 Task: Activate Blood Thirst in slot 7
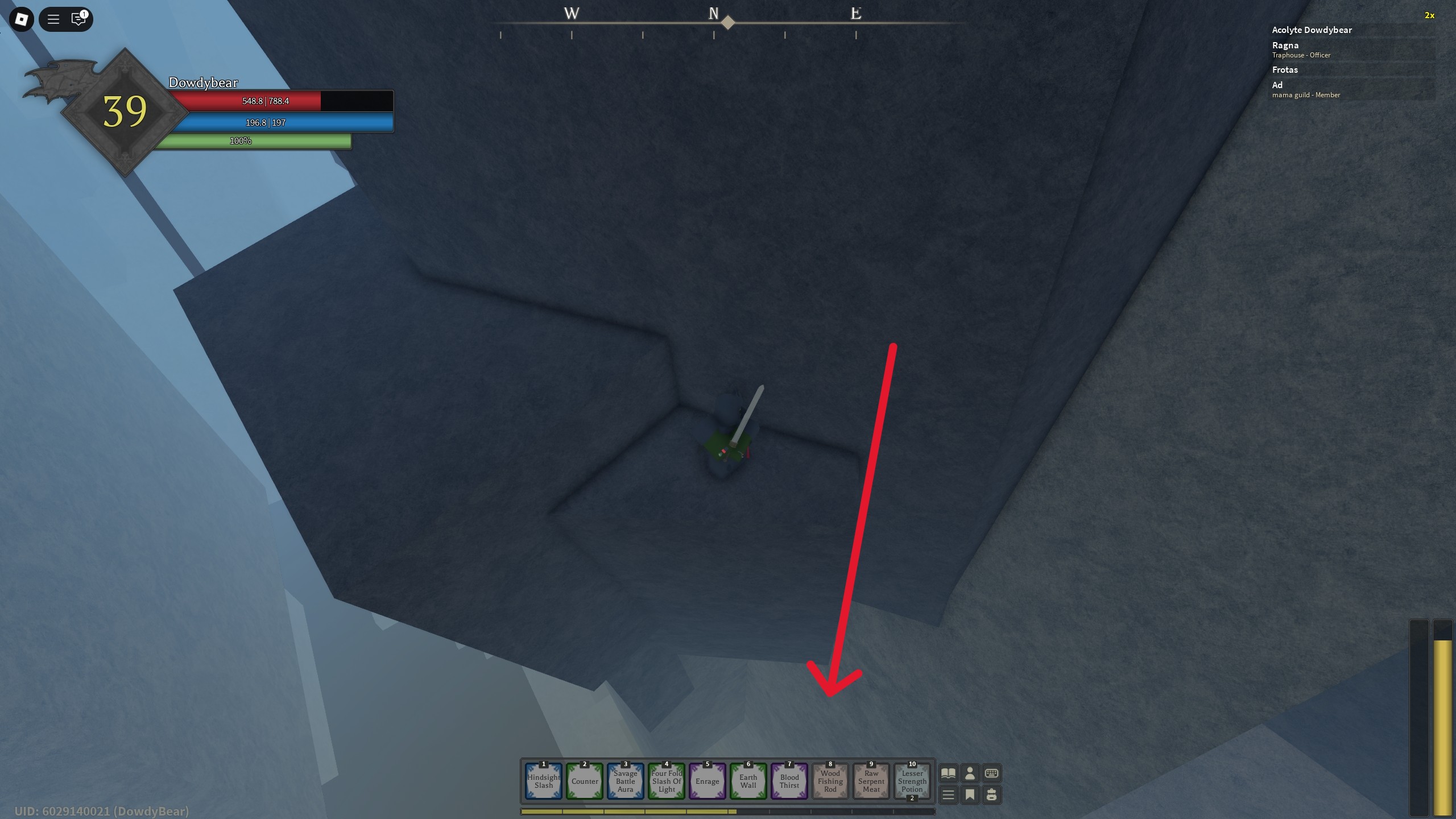pyautogui.click(x=789, y=781)
